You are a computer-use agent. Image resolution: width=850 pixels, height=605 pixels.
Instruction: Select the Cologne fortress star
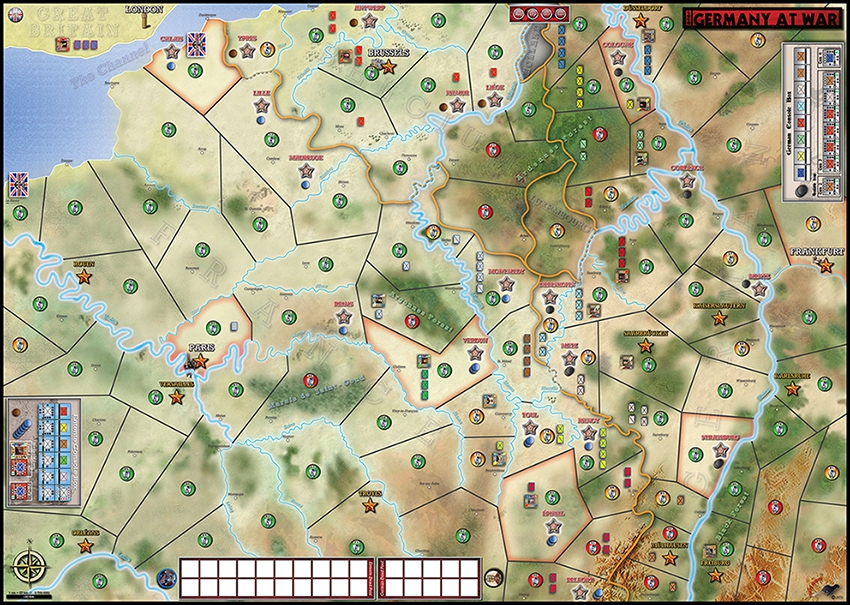pyautogui.click(x=618, y=60)
